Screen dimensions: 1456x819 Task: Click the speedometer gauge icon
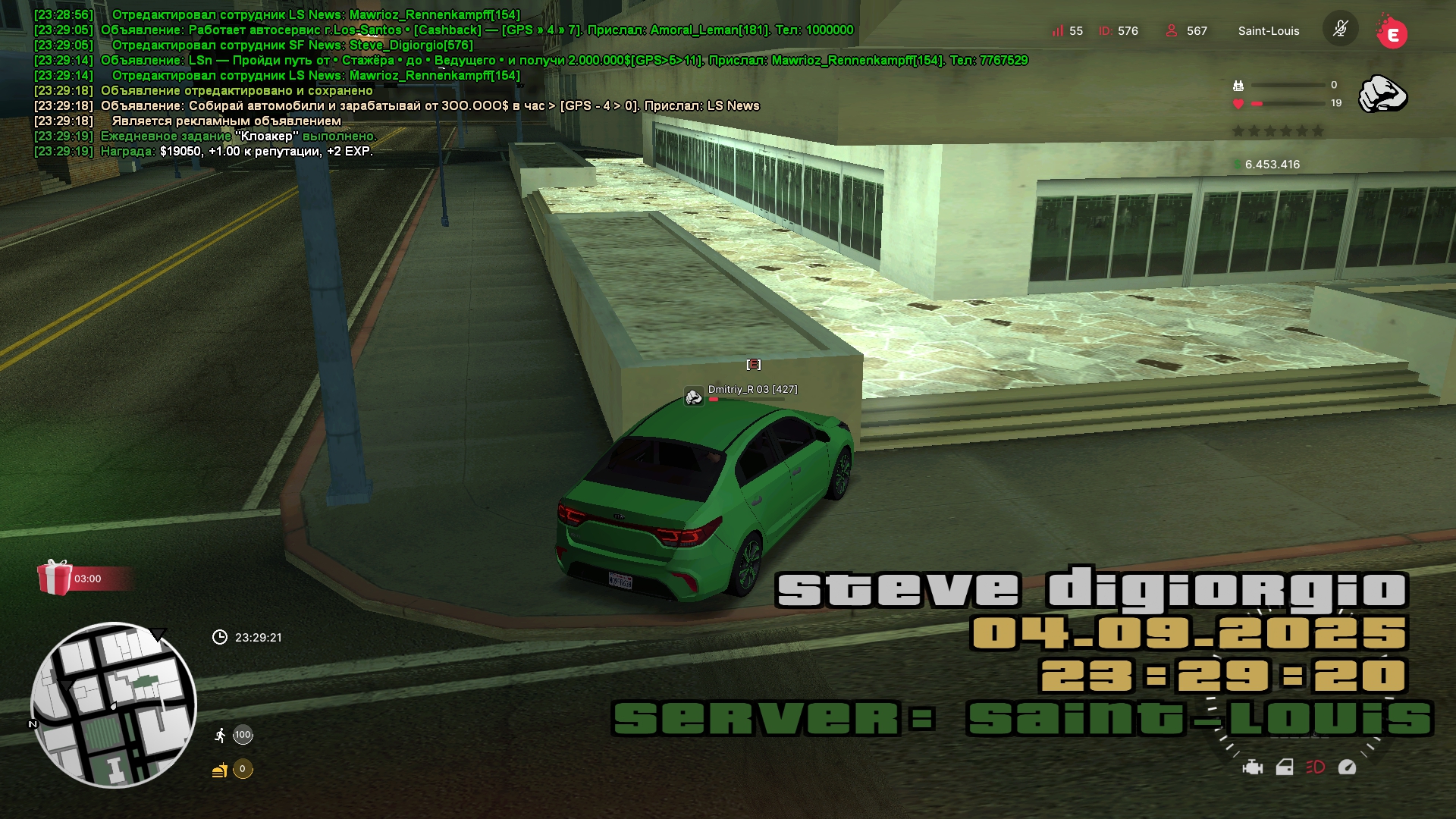1347,767
